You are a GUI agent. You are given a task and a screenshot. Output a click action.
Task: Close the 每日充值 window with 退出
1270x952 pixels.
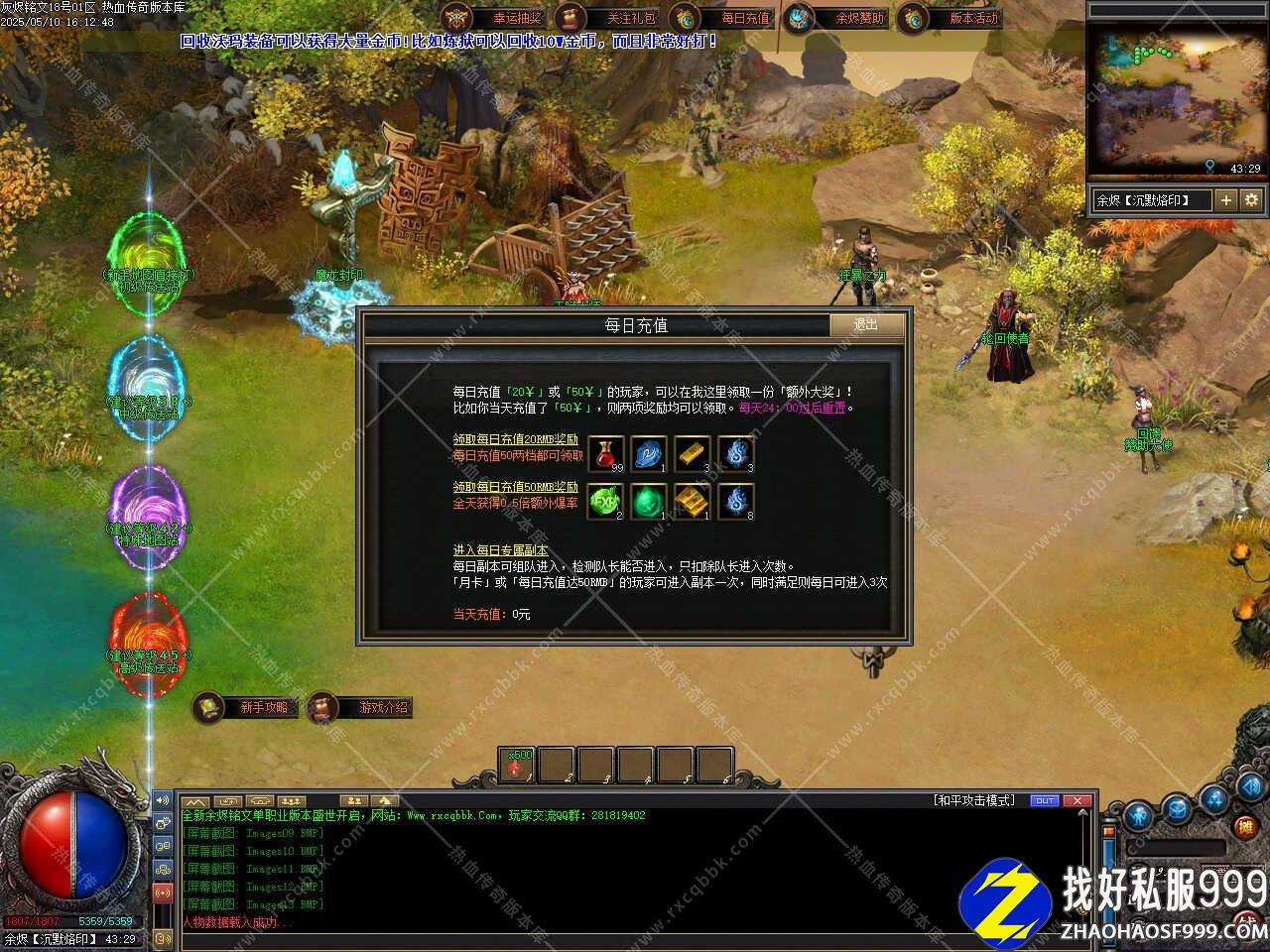[866, 325]
